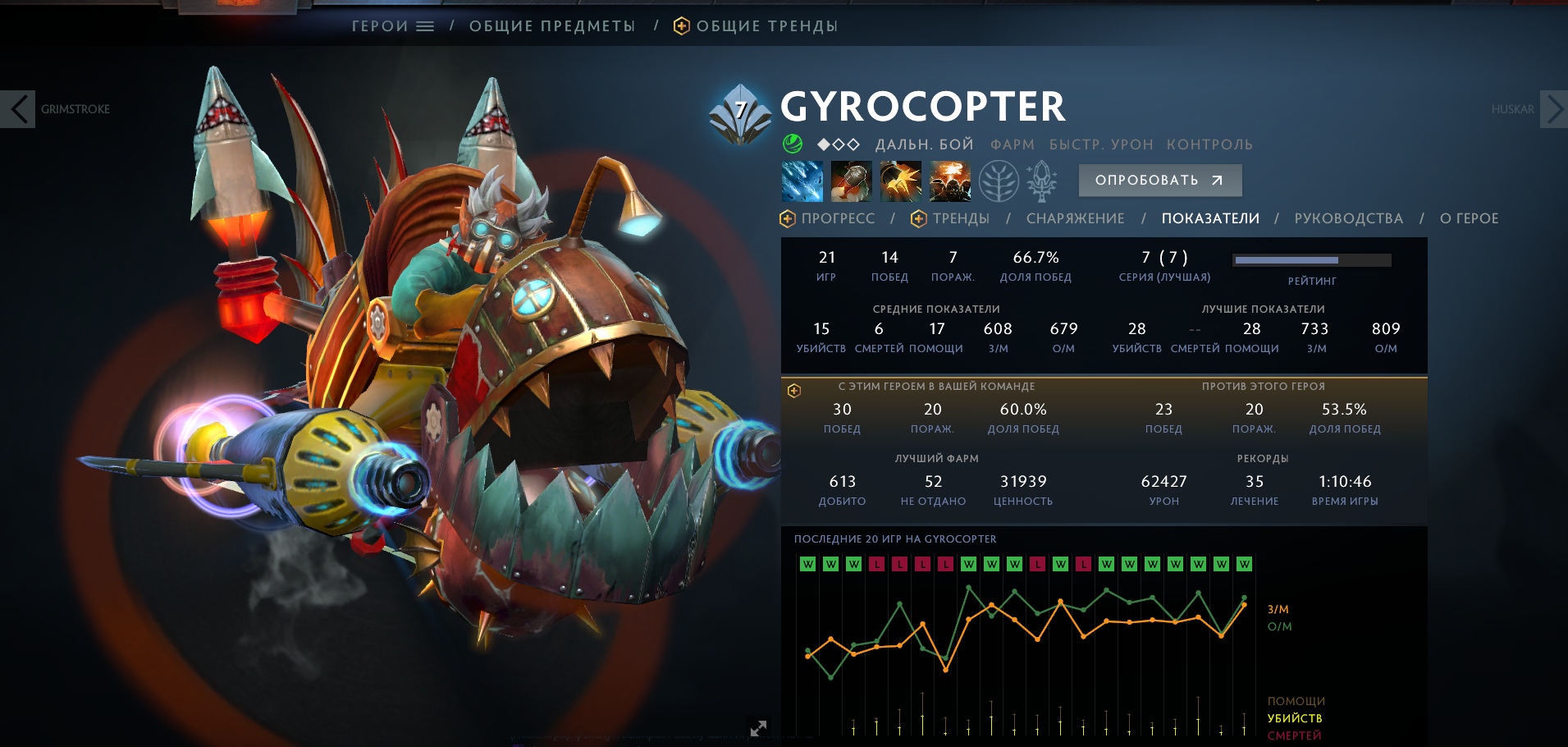Go to previous hero Grimstroke
The width and height of the screenshot is (1568, 747).
click(18, 109)
